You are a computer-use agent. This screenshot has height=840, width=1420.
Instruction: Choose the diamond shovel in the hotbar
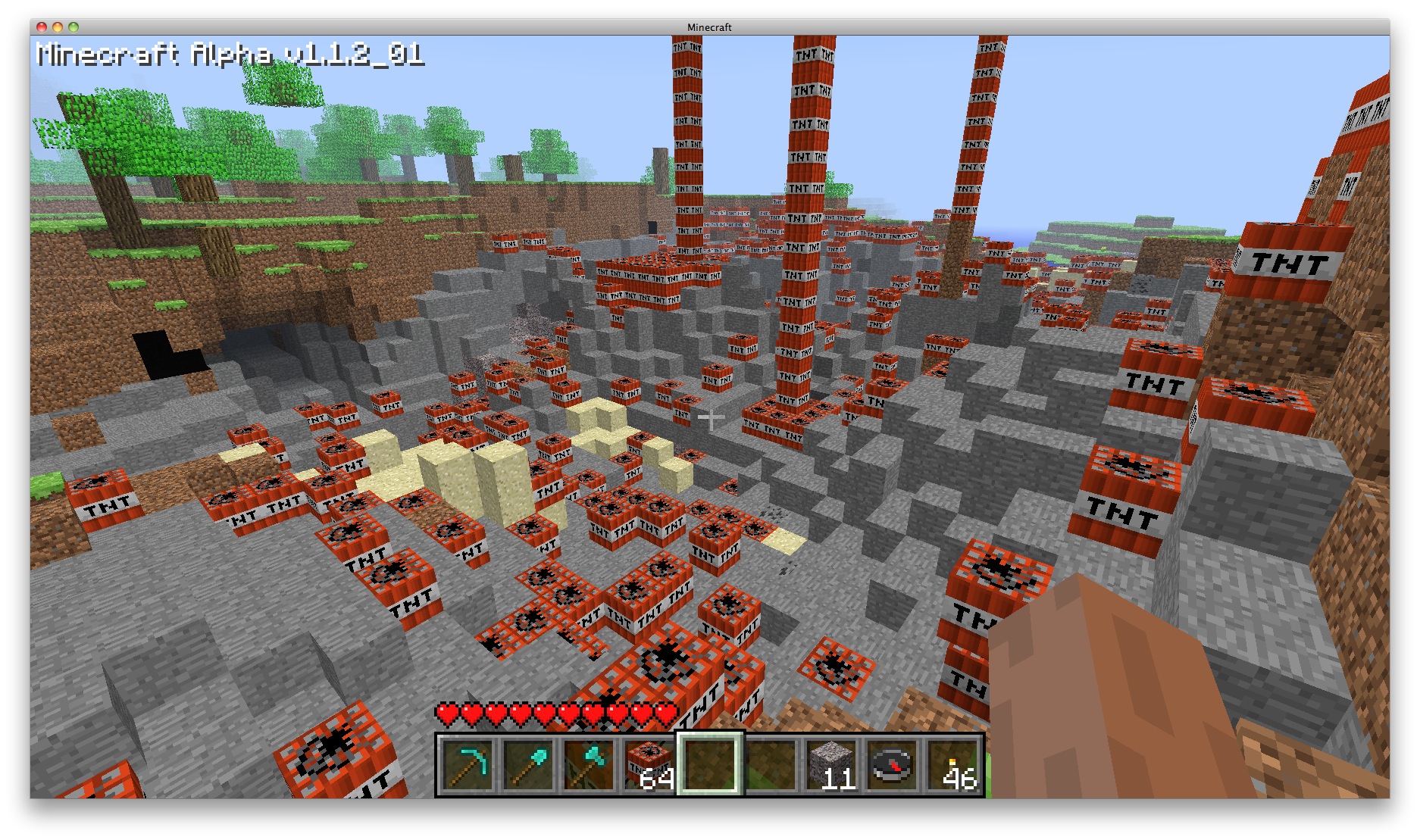point(528,765)
